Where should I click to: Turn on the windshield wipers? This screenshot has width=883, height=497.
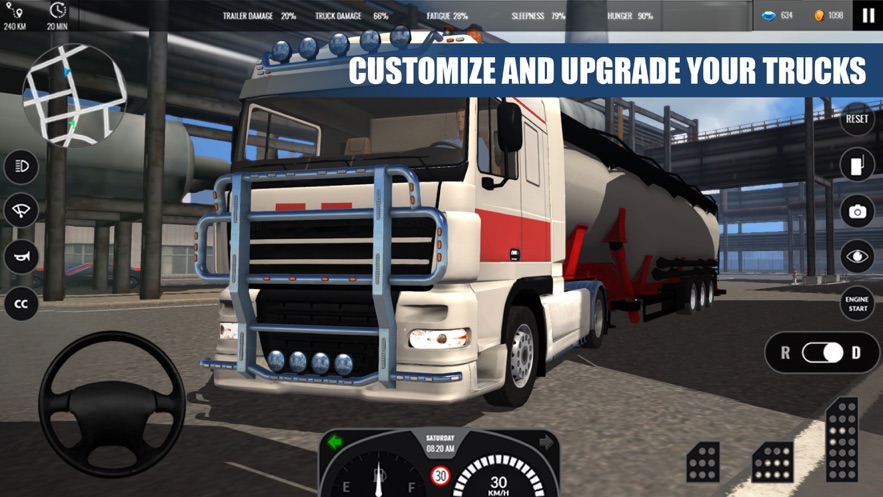(x=21, y=211)
